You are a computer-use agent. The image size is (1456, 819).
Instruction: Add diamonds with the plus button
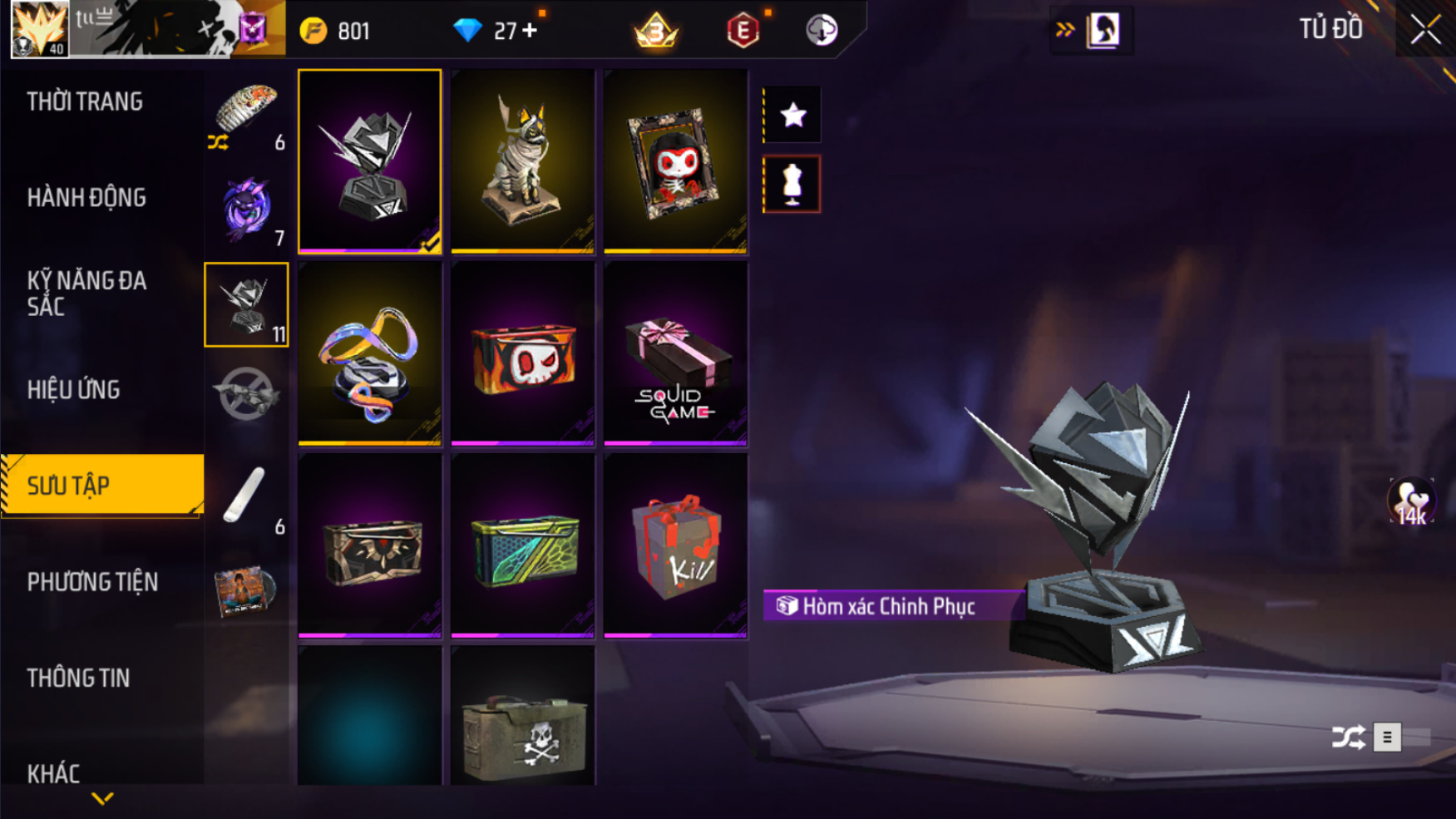(x=530, y=31)
